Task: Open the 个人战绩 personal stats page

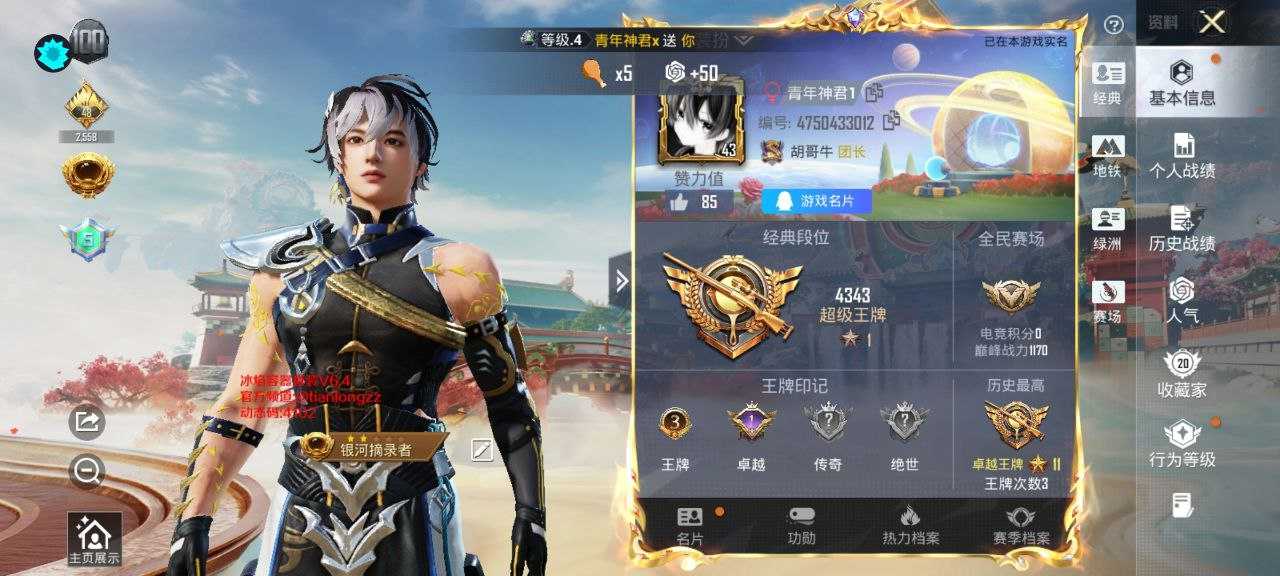Action: 1182,155
